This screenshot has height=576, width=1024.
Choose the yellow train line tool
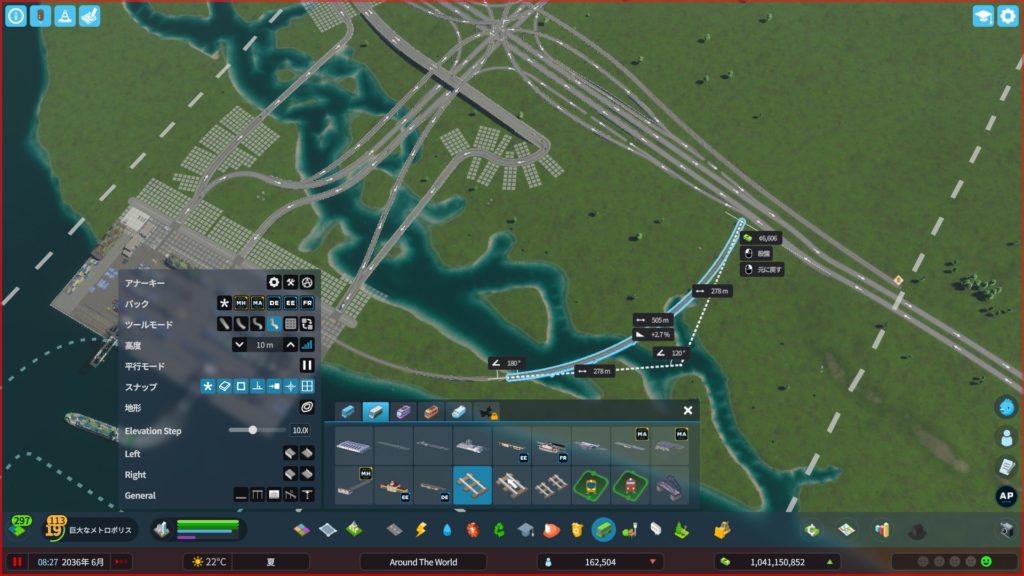pyautogui.click(x=591, y=485)
